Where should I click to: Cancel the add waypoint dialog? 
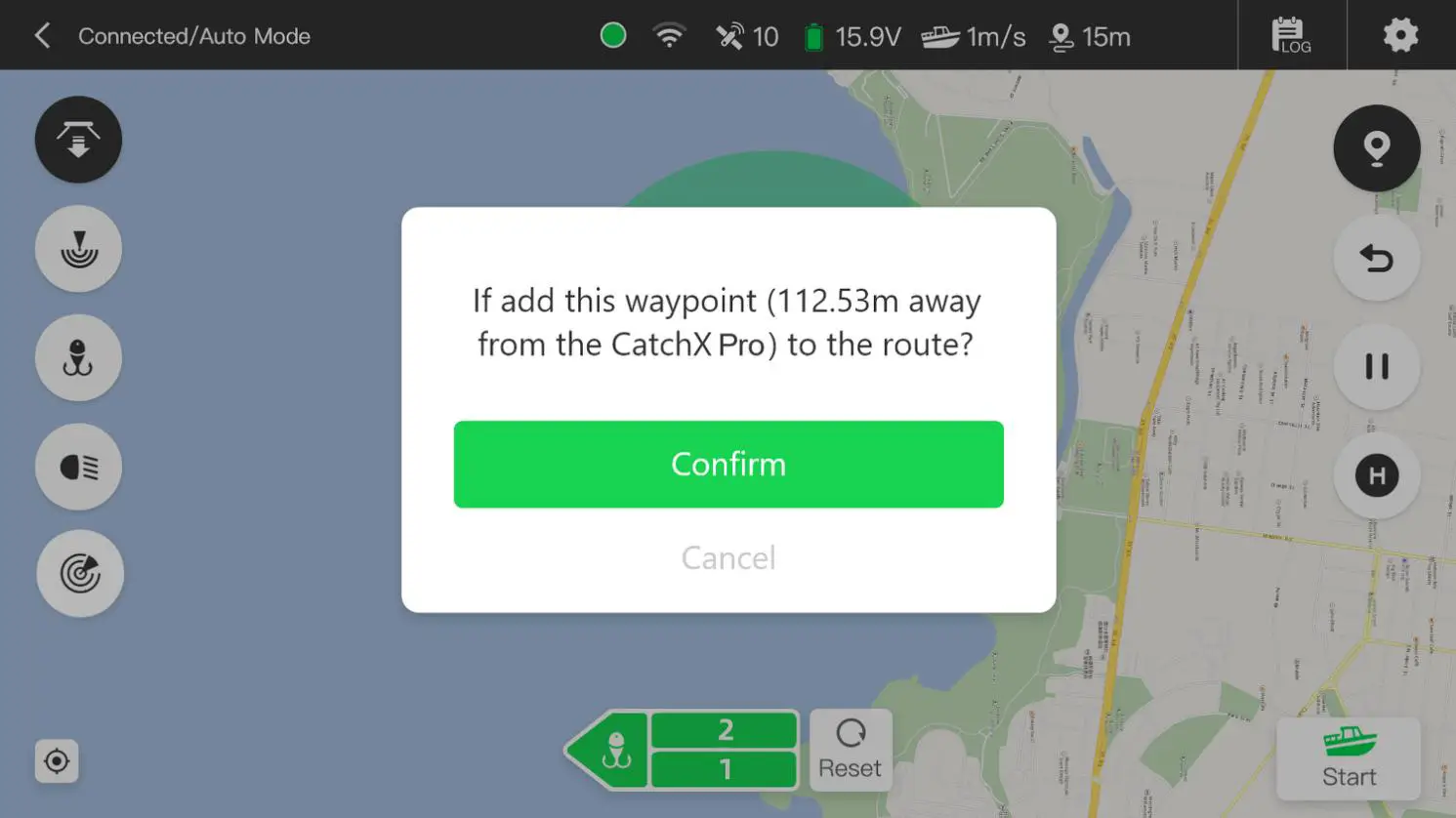tap(728, 557)
